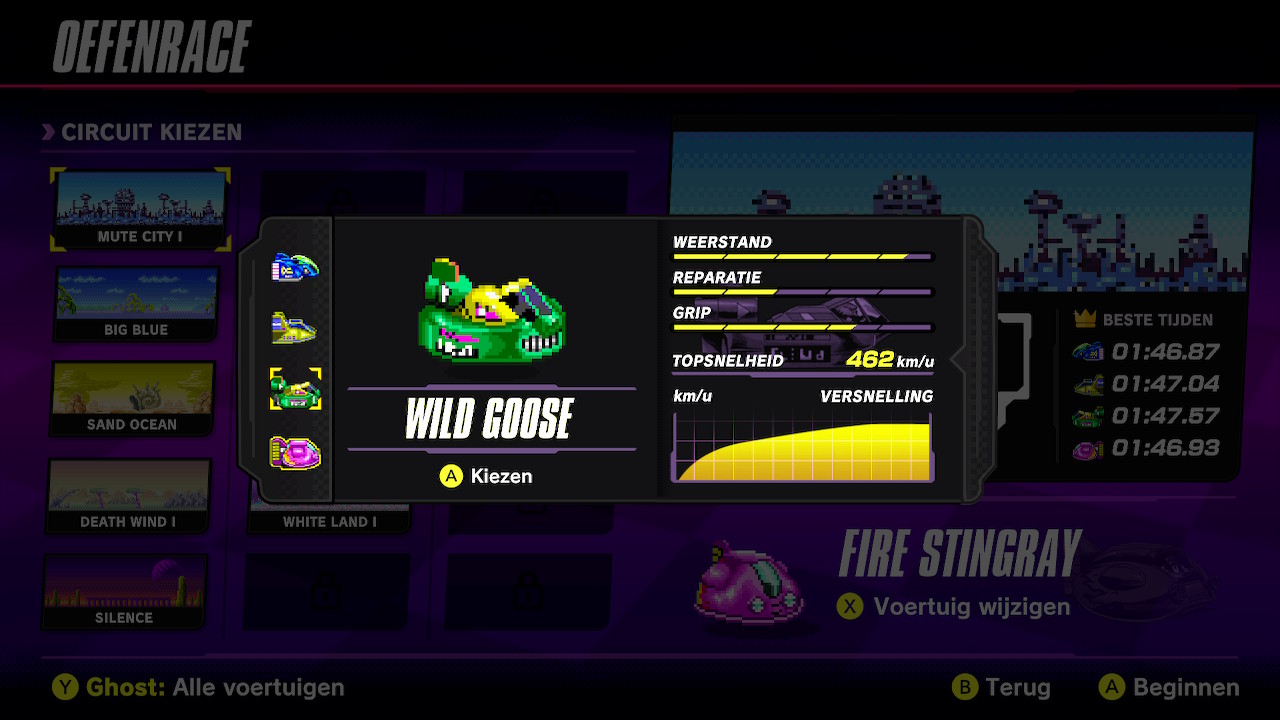1280x720 pixels.
Task: Choose the Big Blue circuit
Action: click(x=136, y=303)
